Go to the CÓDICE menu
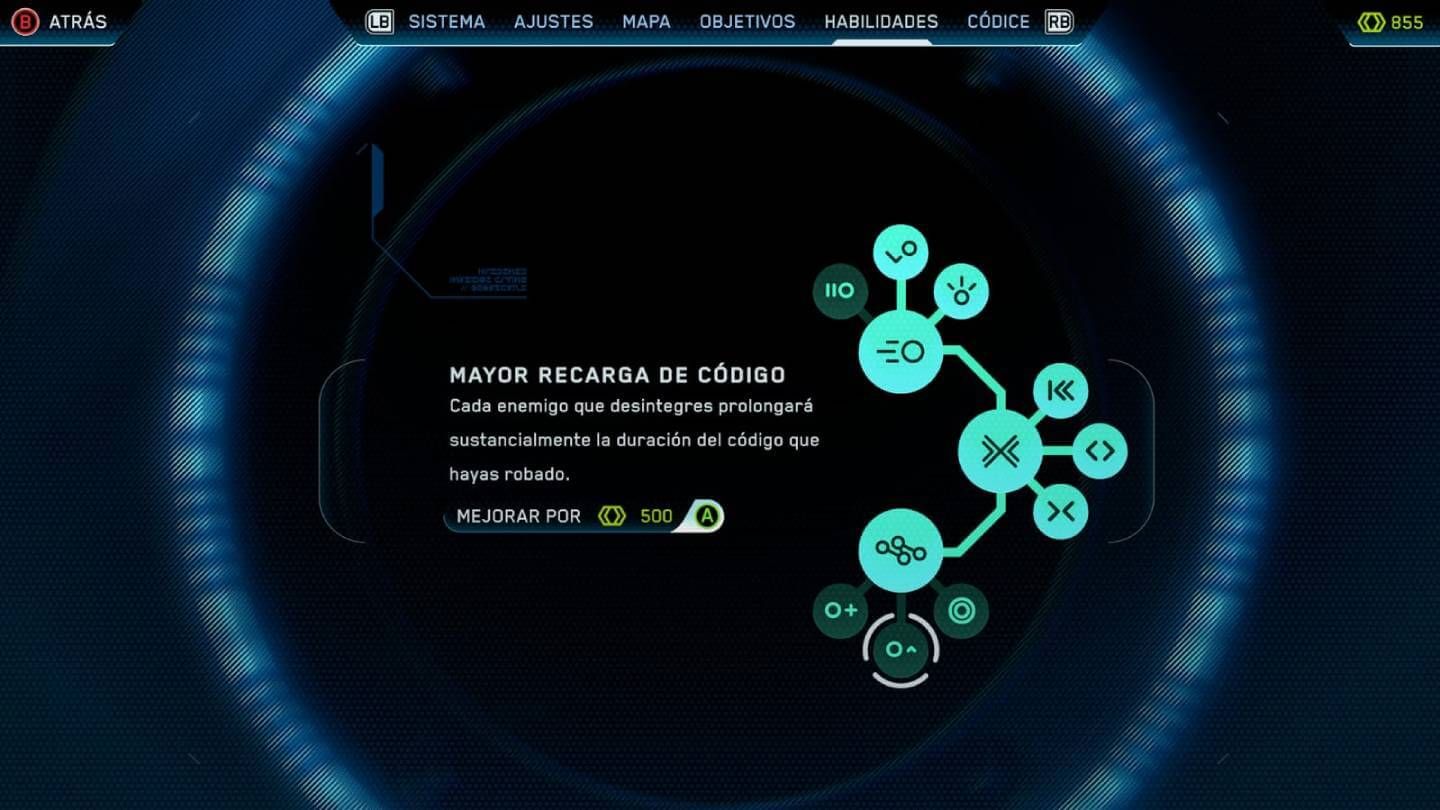Image resolution: width=1440 pixels, height=810 pixels. click(998, 21)
